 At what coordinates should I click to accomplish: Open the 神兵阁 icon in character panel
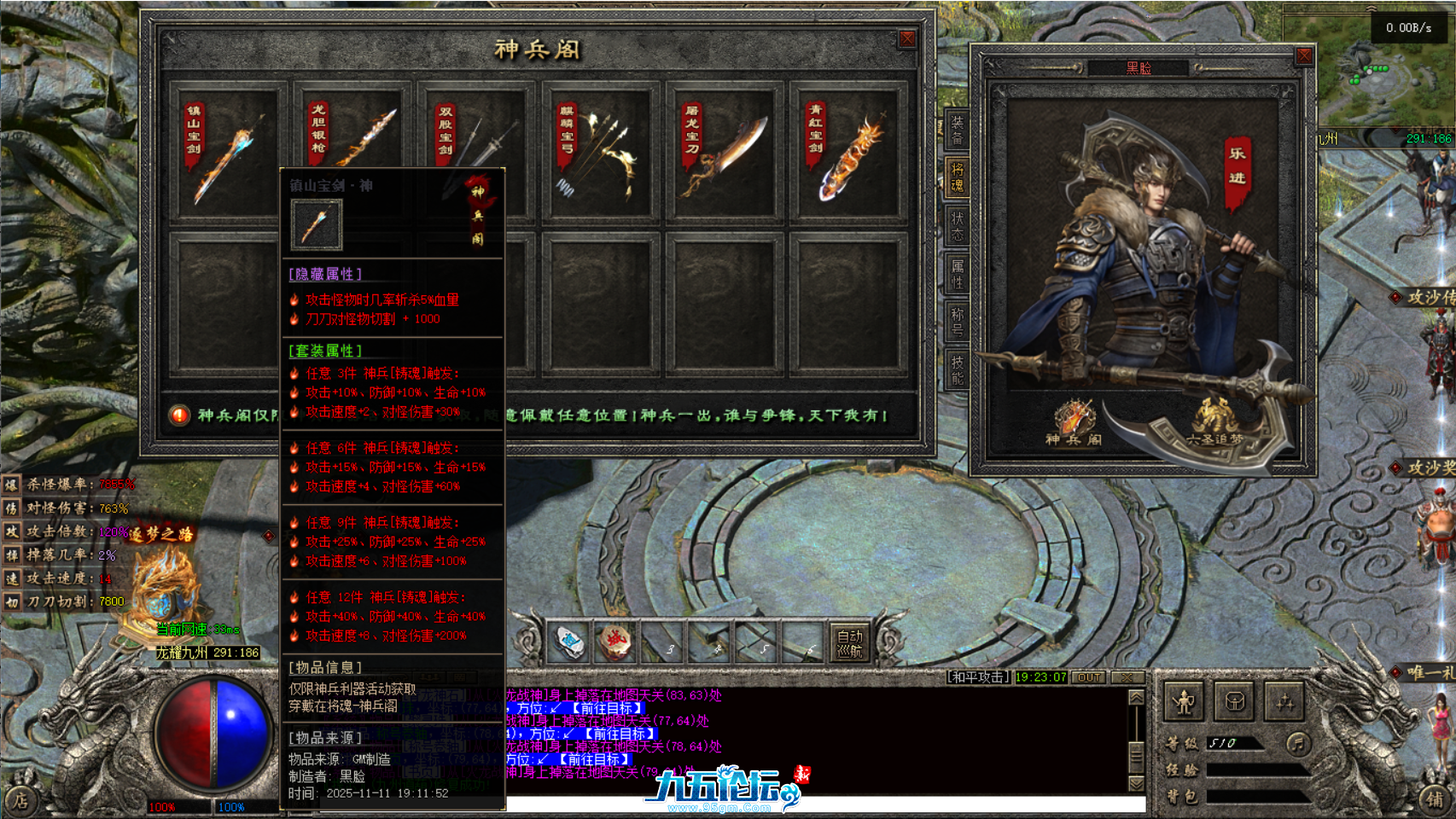[x=1074, y=422]
